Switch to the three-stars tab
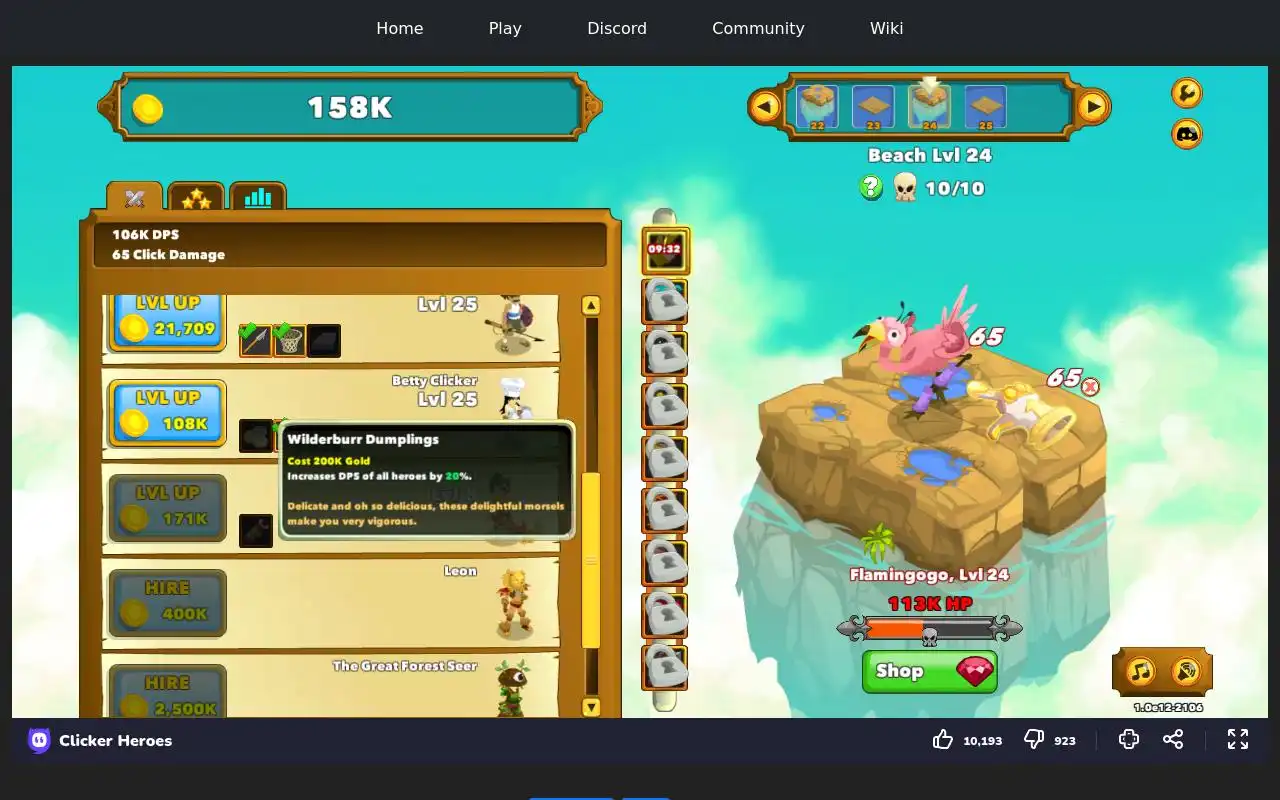This screenshot has height=800, width=1280. [x=196, y=198]
